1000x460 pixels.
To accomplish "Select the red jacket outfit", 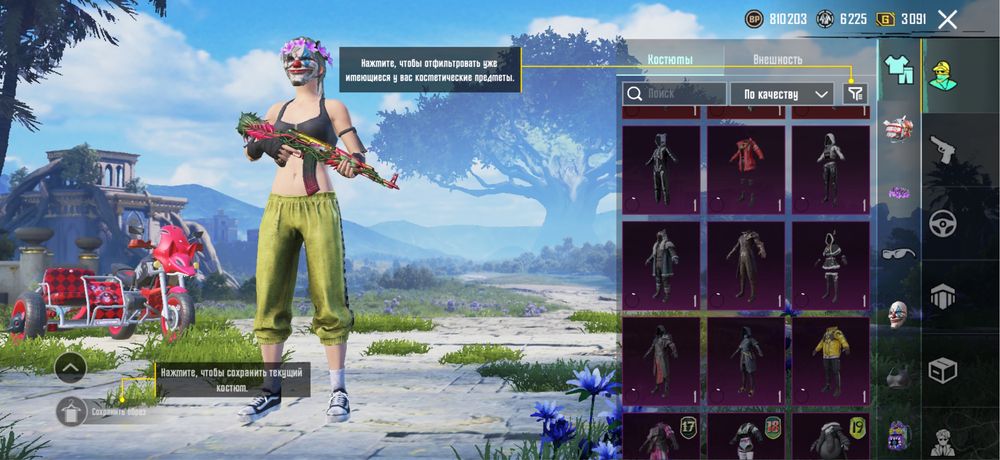I will click(746, 168).
